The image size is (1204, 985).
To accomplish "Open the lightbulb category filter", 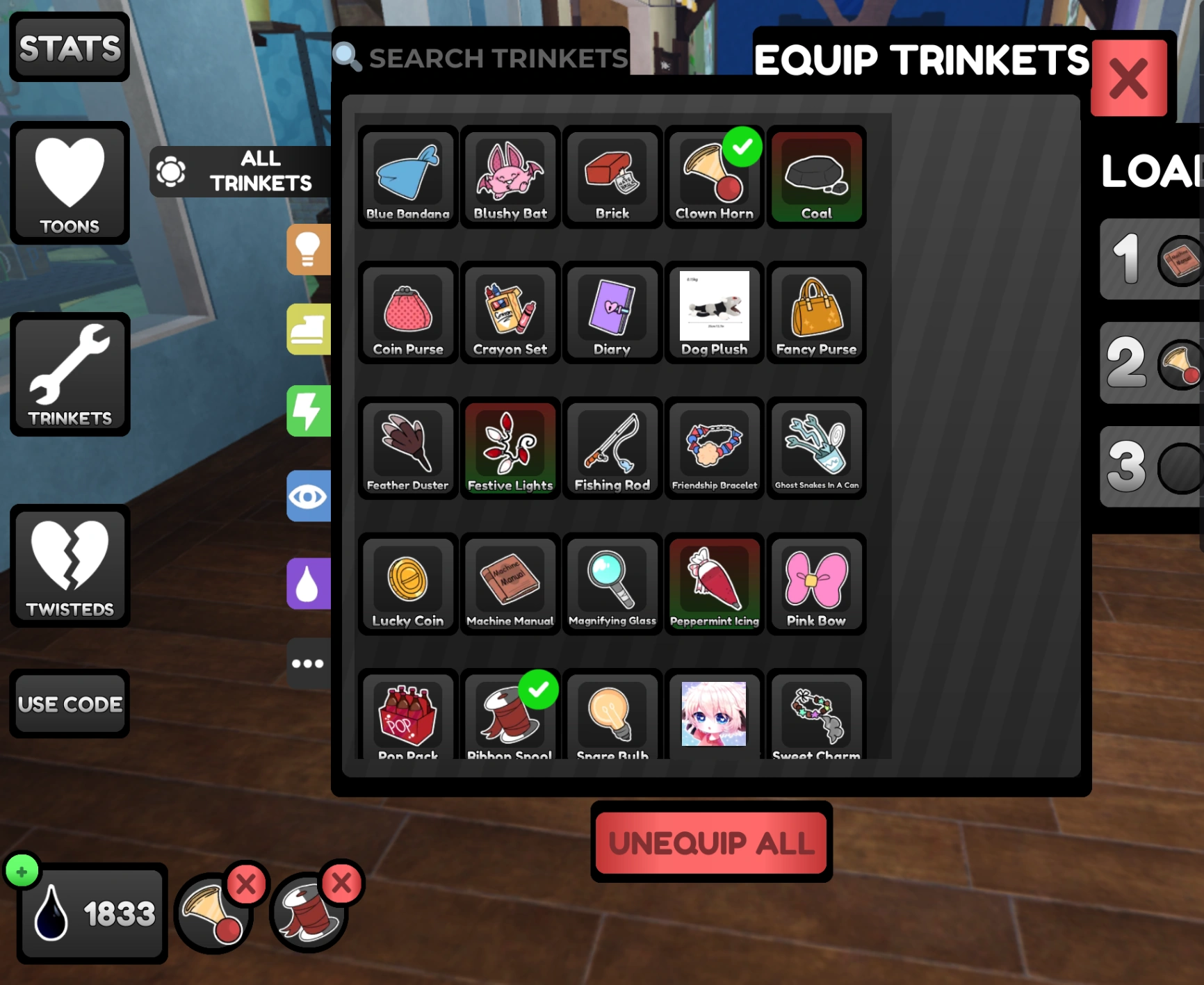I will click(309, 250).
